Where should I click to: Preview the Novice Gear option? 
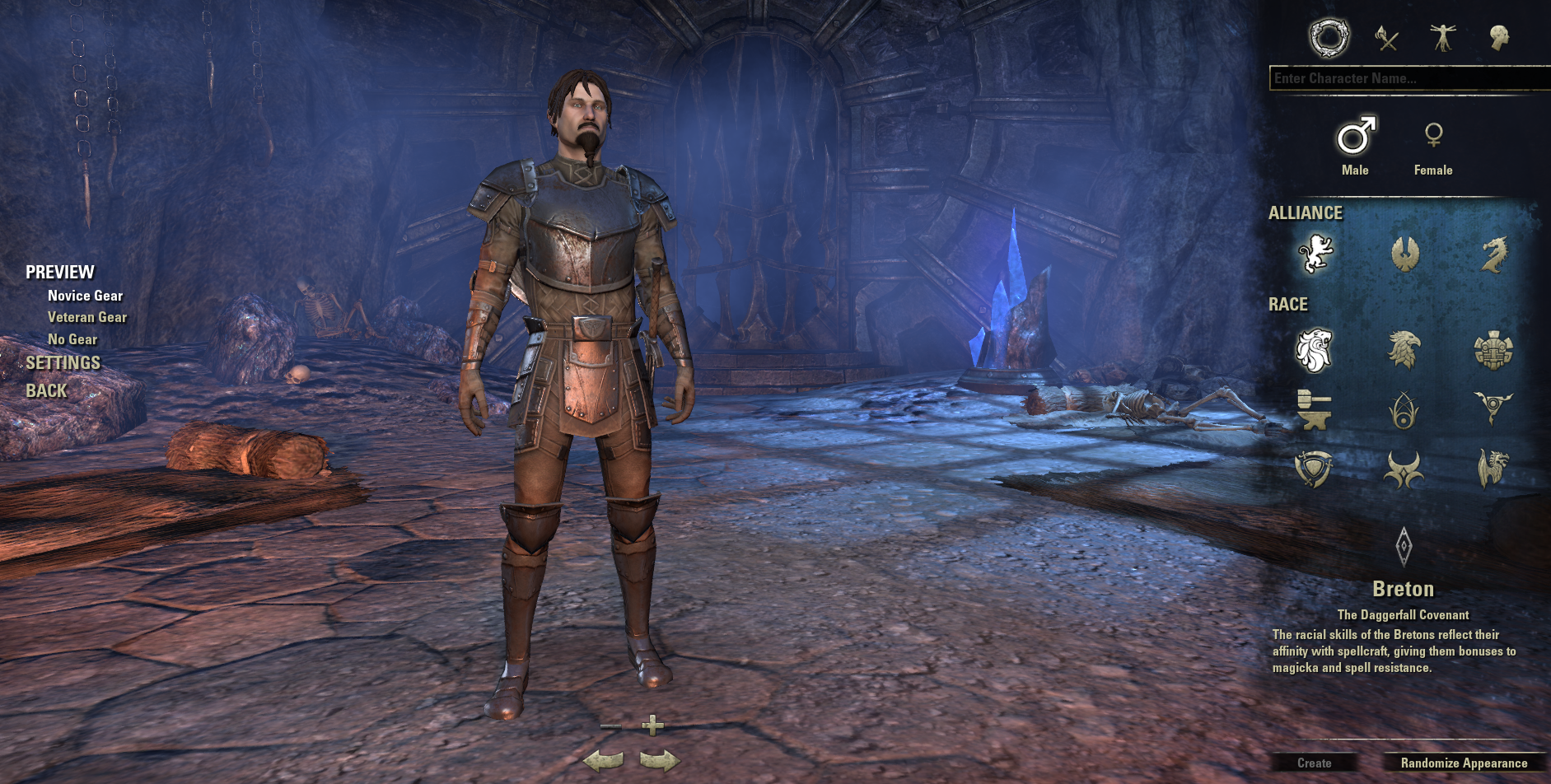(85, 296)
